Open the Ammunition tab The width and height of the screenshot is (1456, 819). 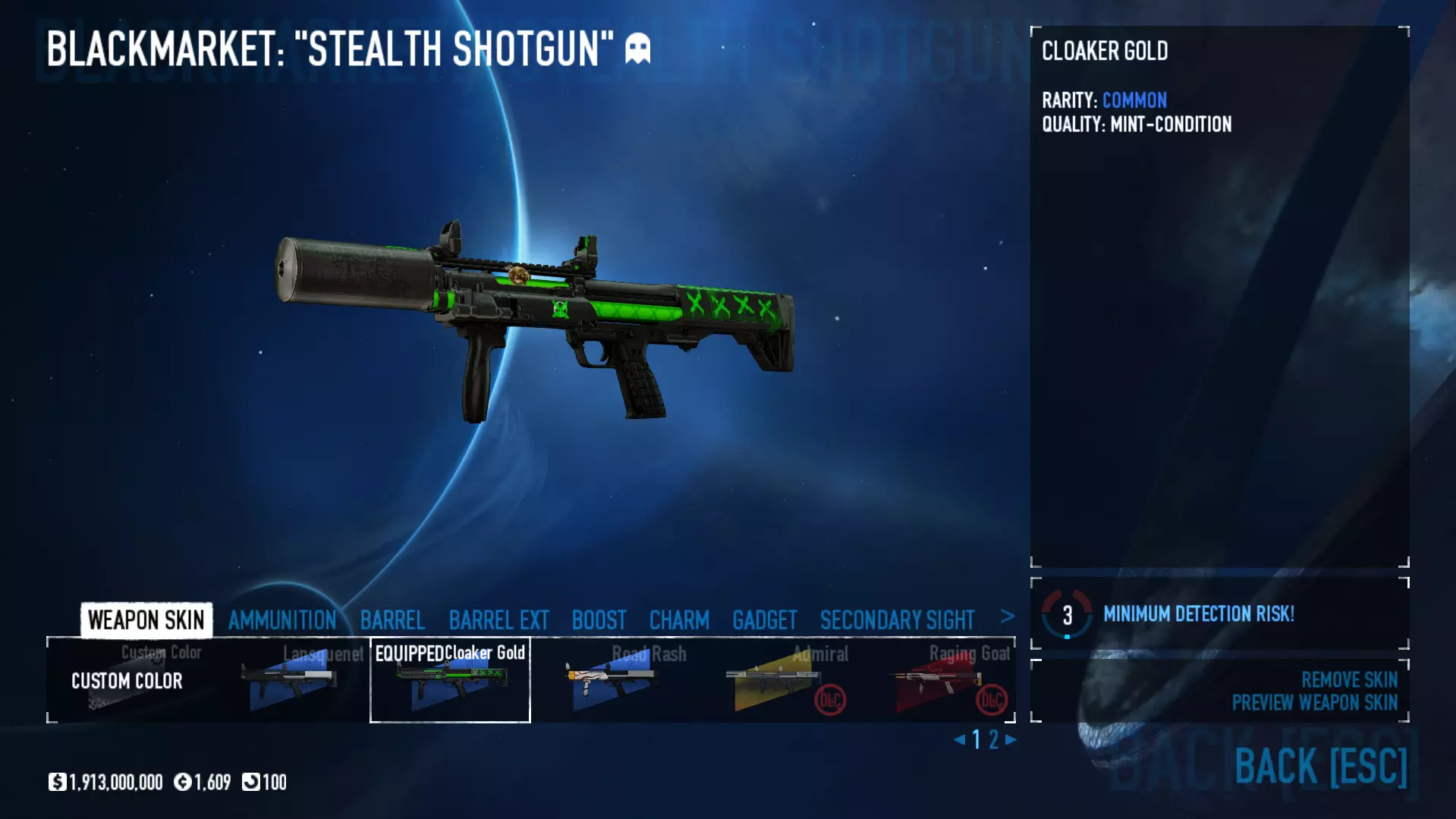pos(281,620)
